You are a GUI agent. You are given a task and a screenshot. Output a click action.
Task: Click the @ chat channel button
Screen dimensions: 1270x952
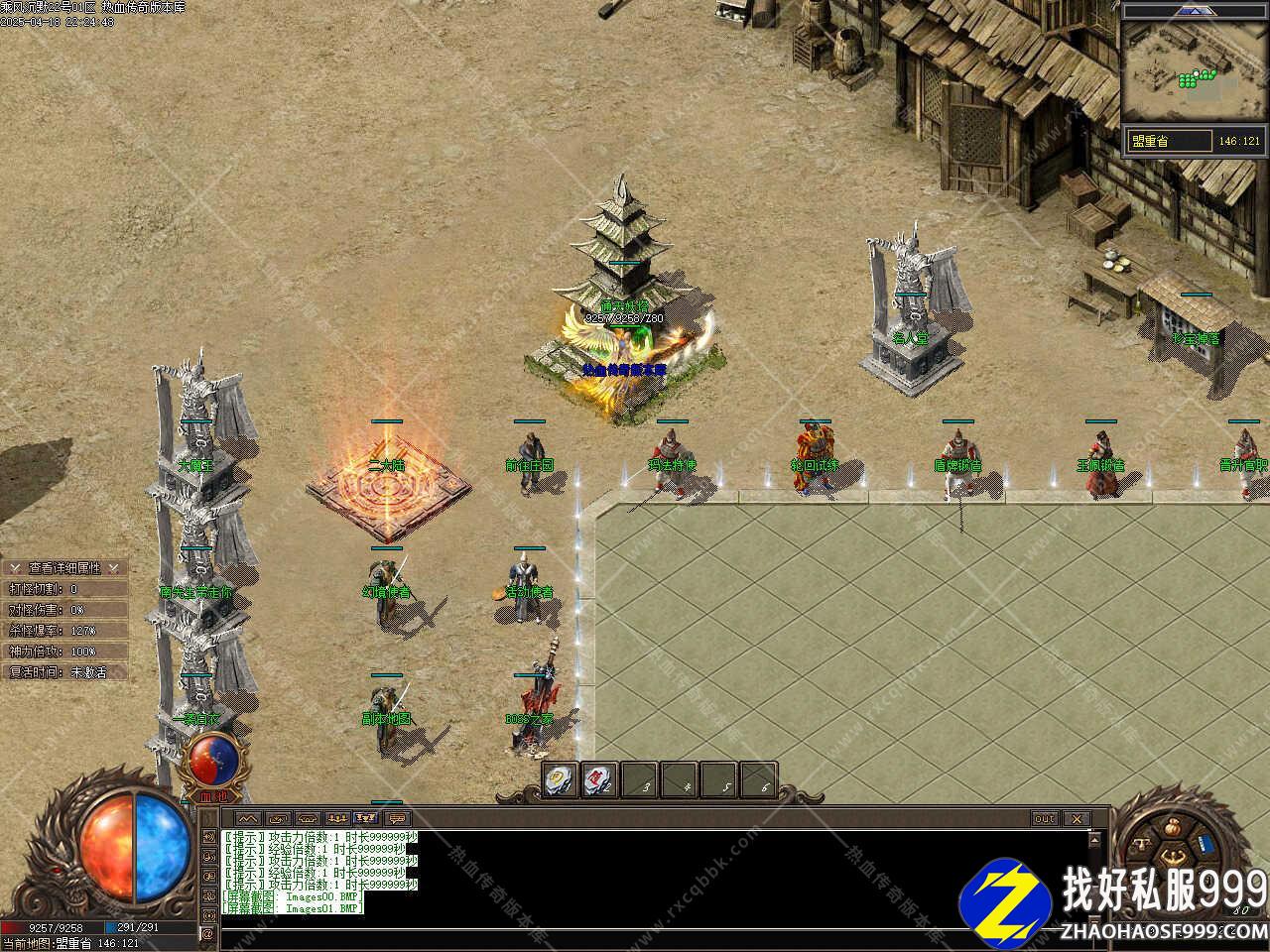208,933
